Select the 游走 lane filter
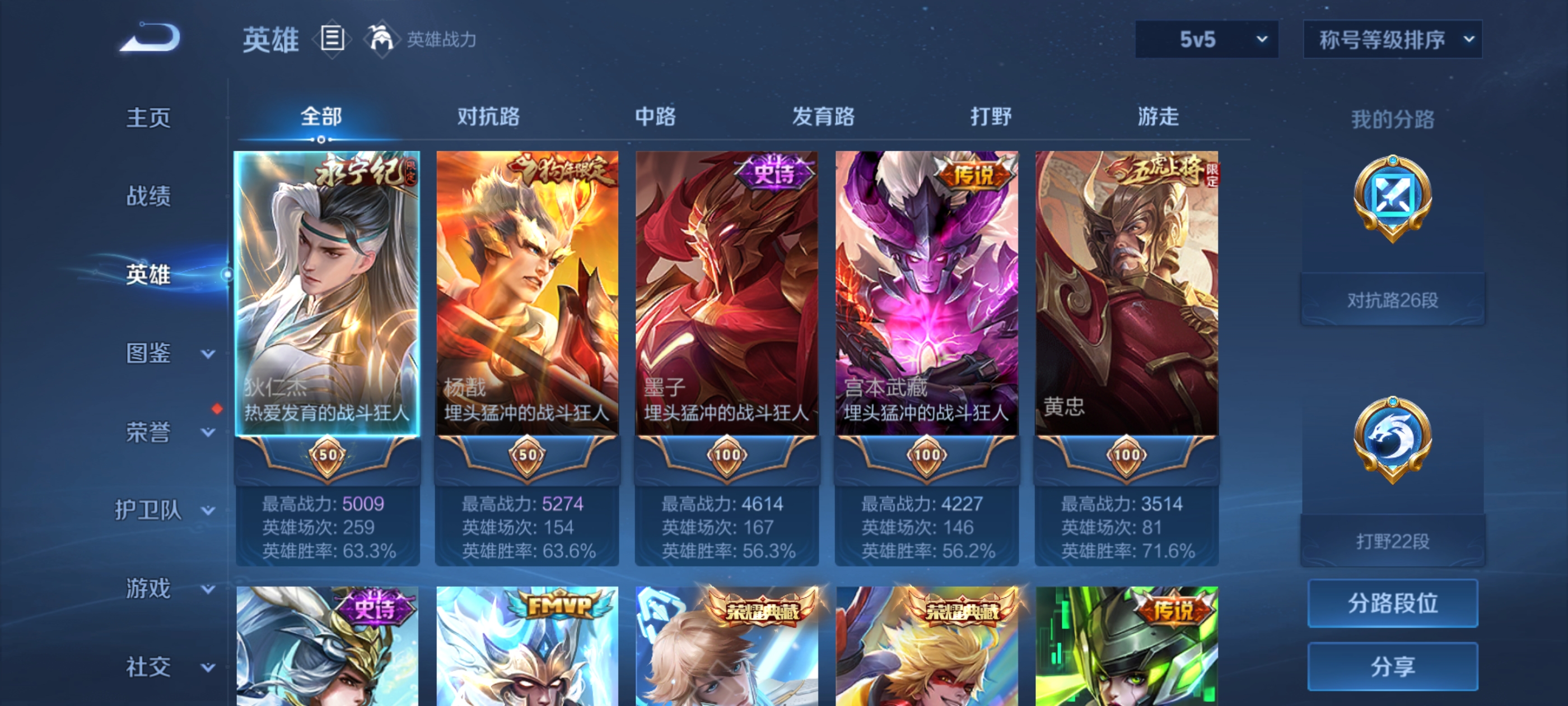The height and width of the screenshot is (706, 1568). pos(1157,117)
